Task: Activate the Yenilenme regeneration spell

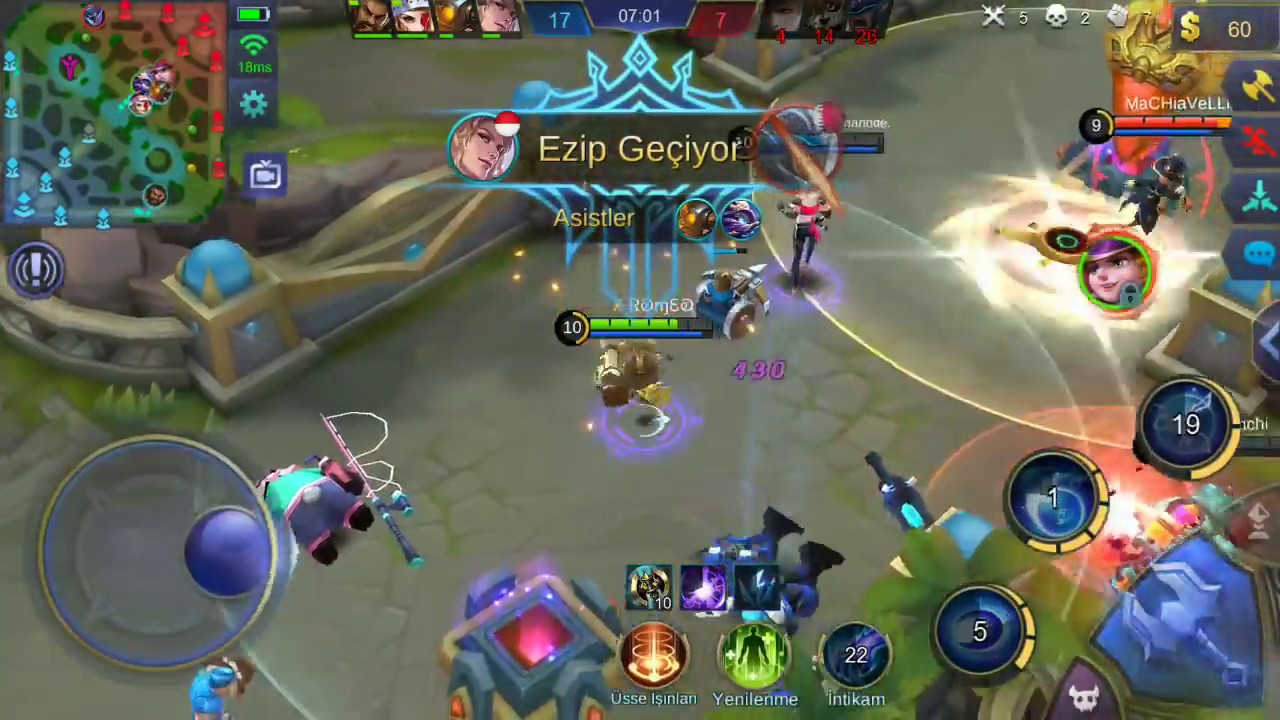Action: click(755, 655)
